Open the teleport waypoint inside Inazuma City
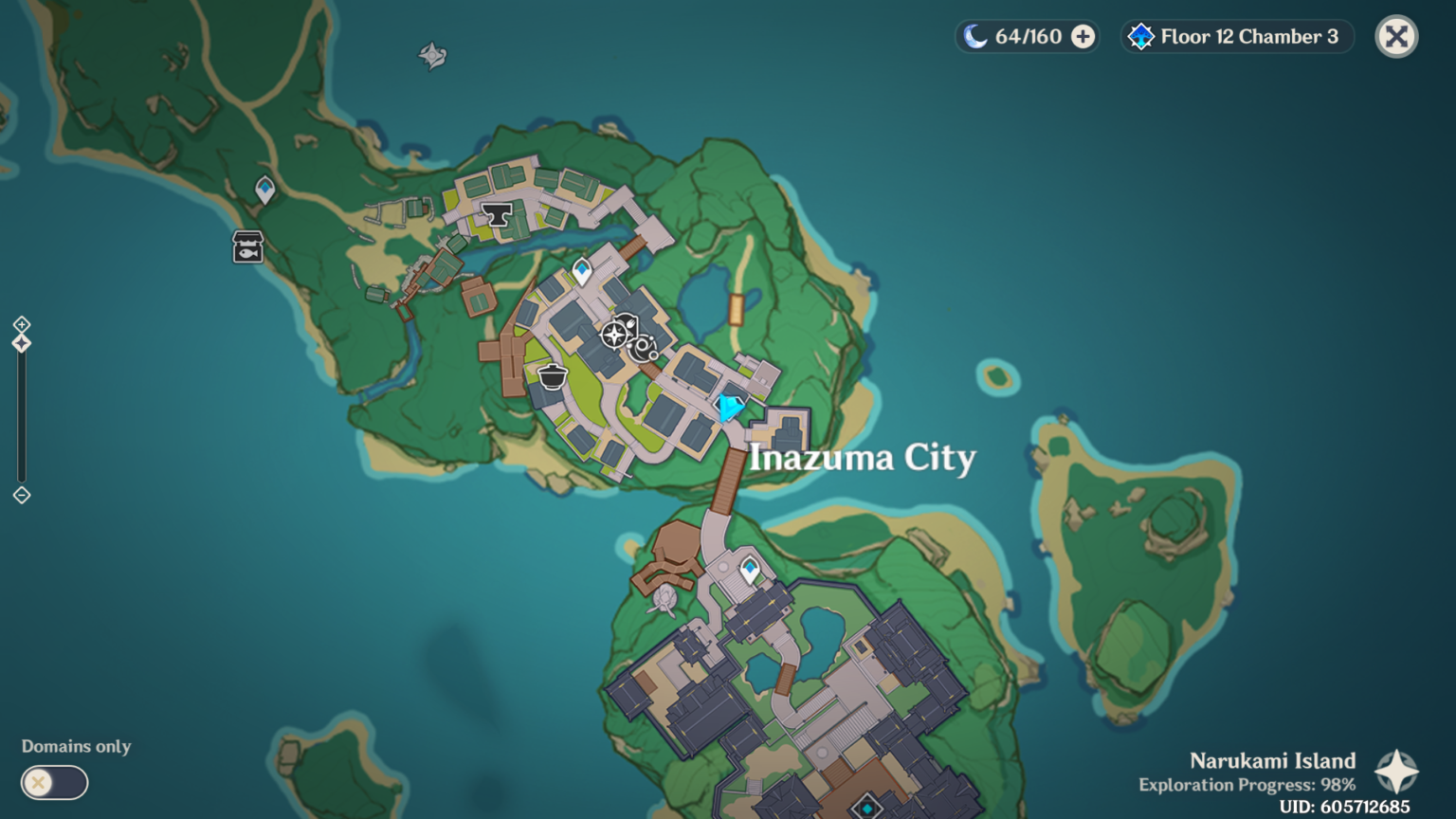 point(580,270)
